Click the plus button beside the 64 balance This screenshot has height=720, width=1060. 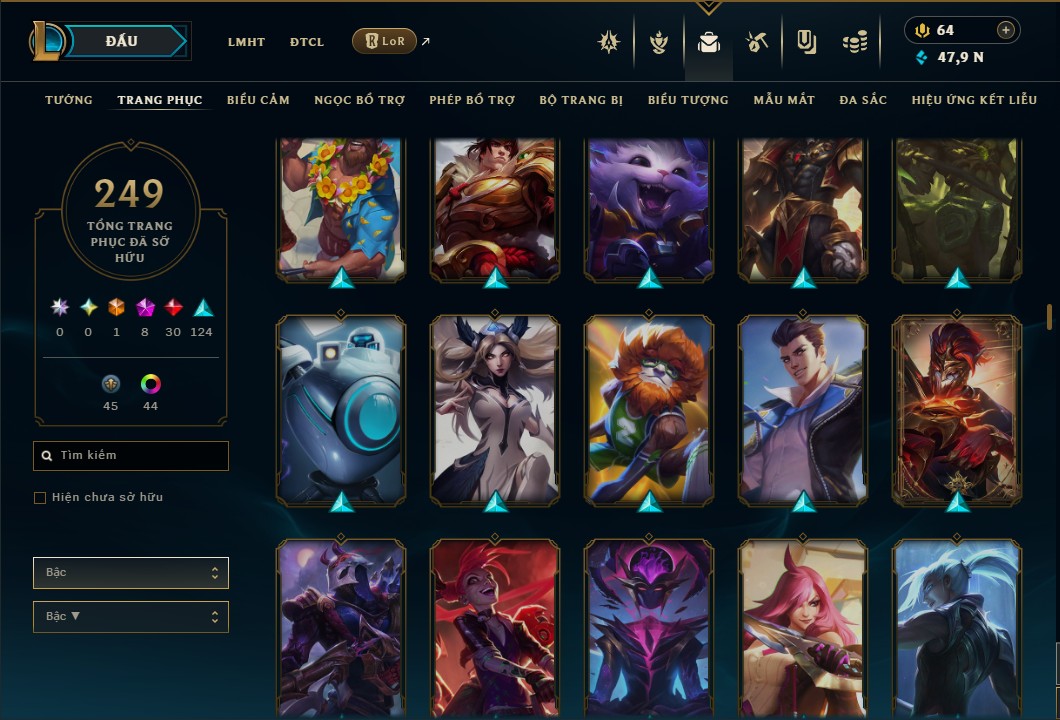coord(1005,30)
